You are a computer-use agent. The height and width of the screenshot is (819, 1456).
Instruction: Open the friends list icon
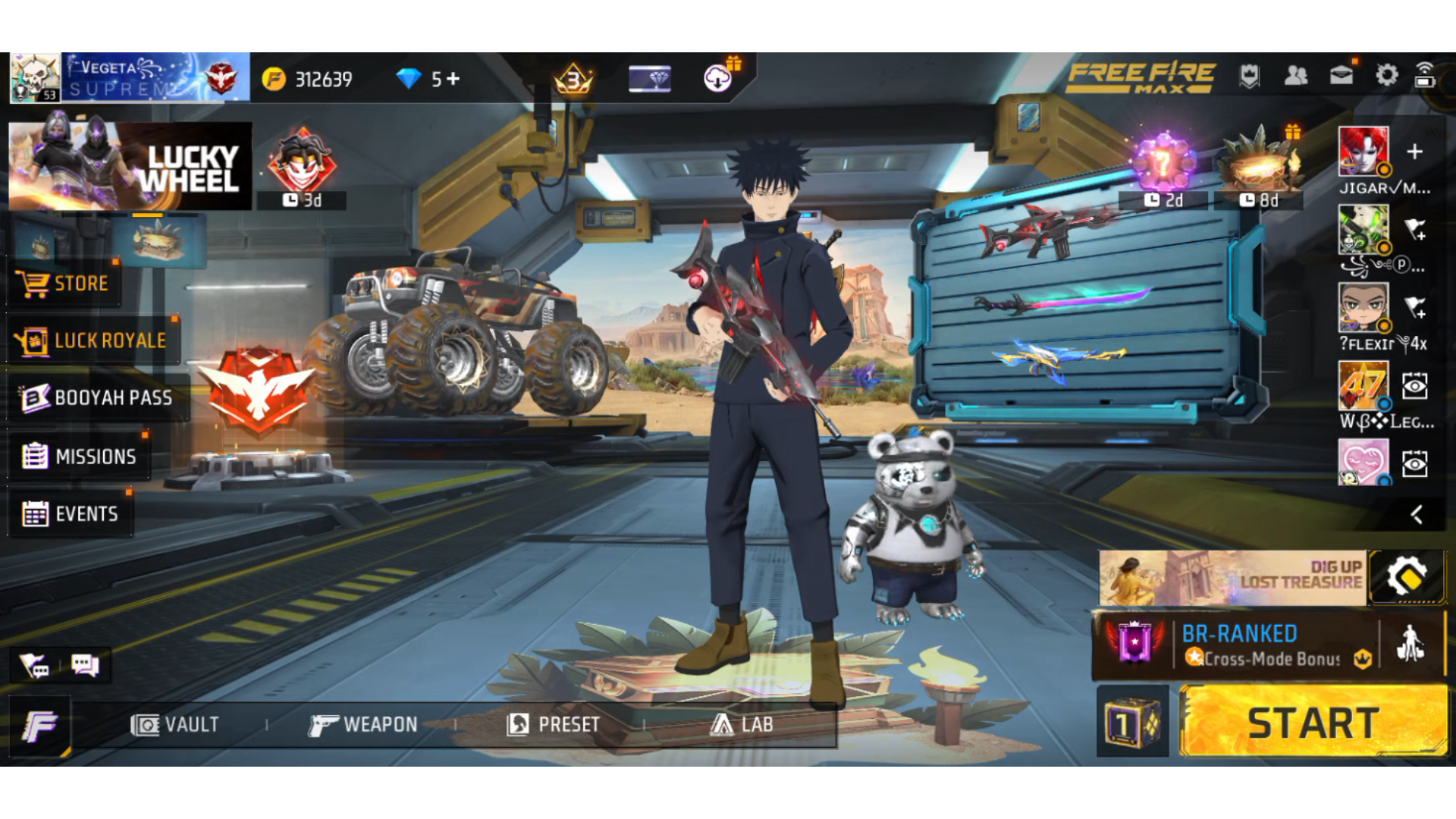[x=1295, y=74]
